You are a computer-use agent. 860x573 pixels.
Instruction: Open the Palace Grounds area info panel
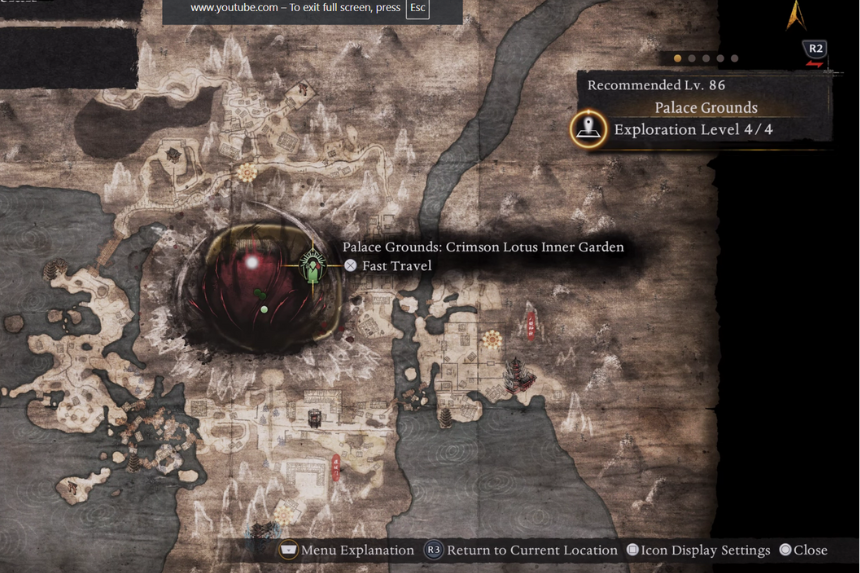click(x=705, y=107)
